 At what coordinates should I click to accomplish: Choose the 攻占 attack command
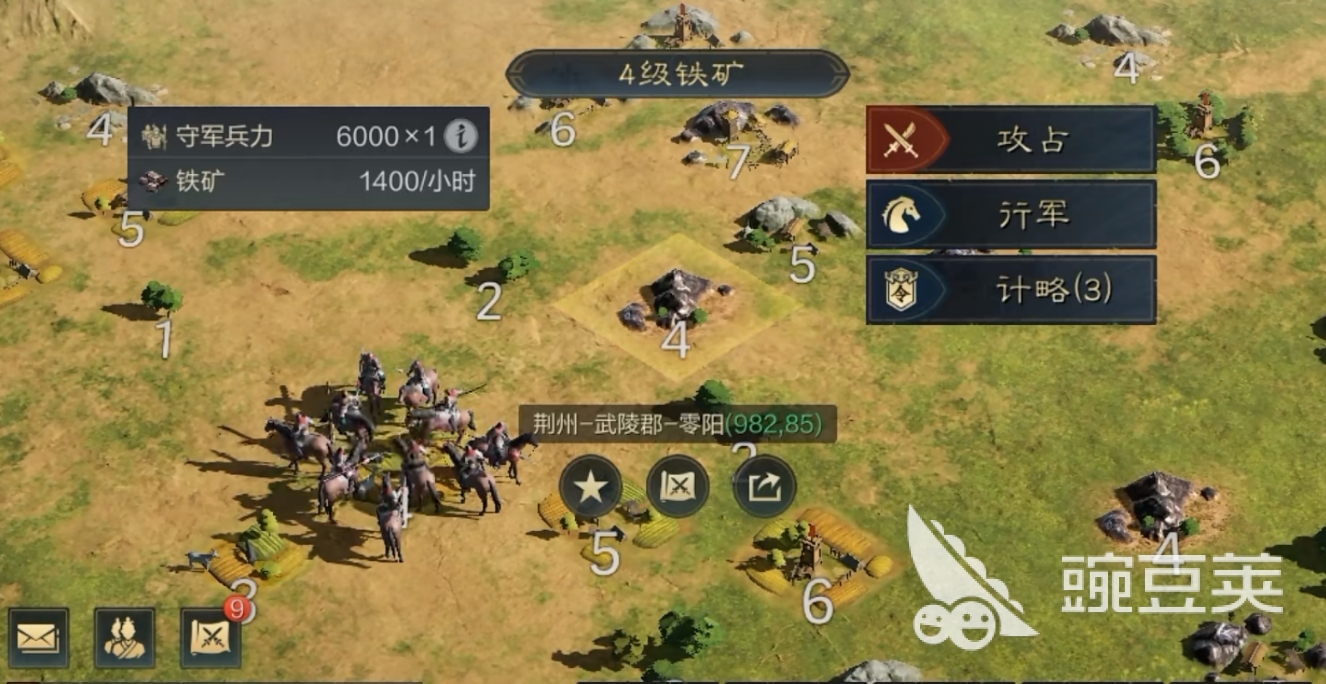pyautogui.click(x=1011, y=140)
